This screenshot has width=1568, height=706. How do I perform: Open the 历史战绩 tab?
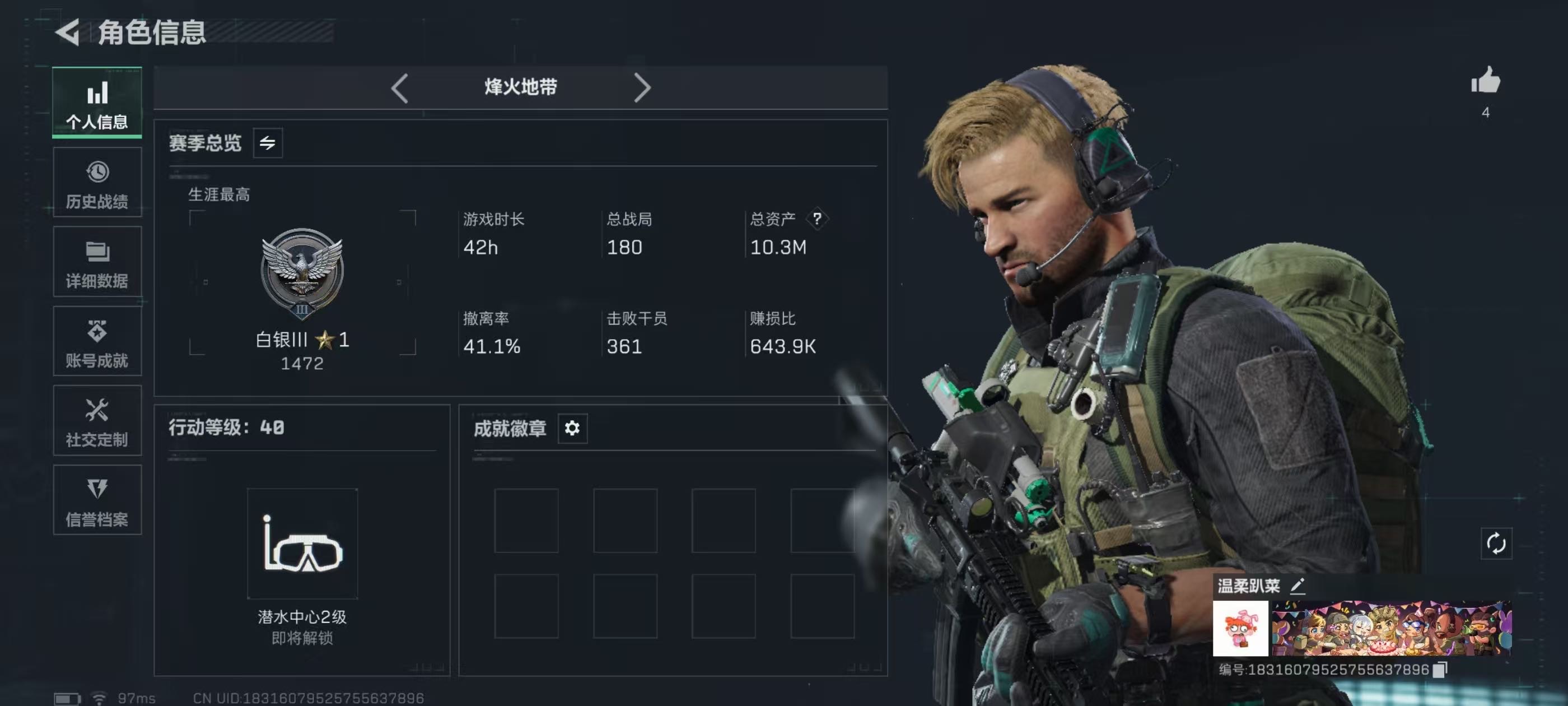click(97, 183)
